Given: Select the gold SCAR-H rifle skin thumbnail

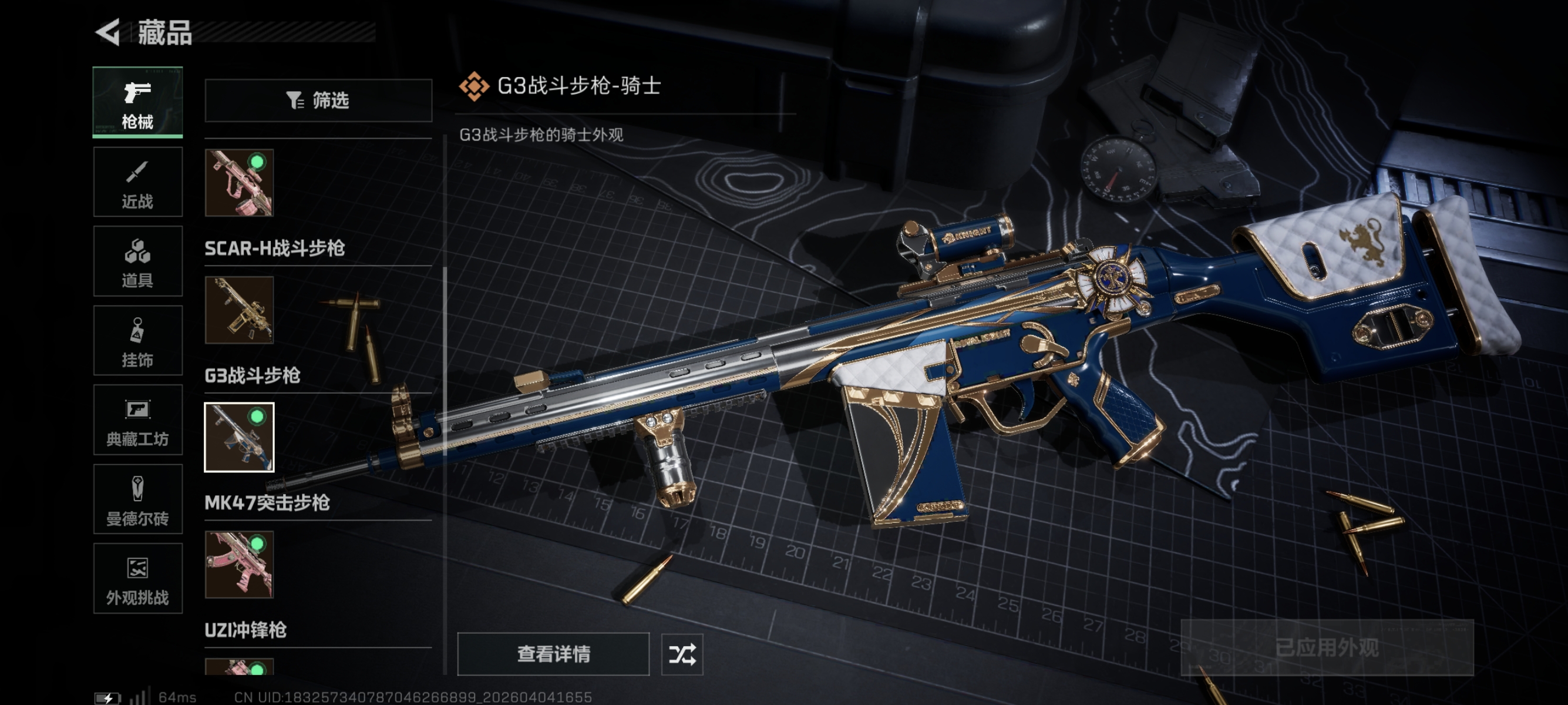Looking at the screenshot, I should pyautogui.click(x=239, y=310).
